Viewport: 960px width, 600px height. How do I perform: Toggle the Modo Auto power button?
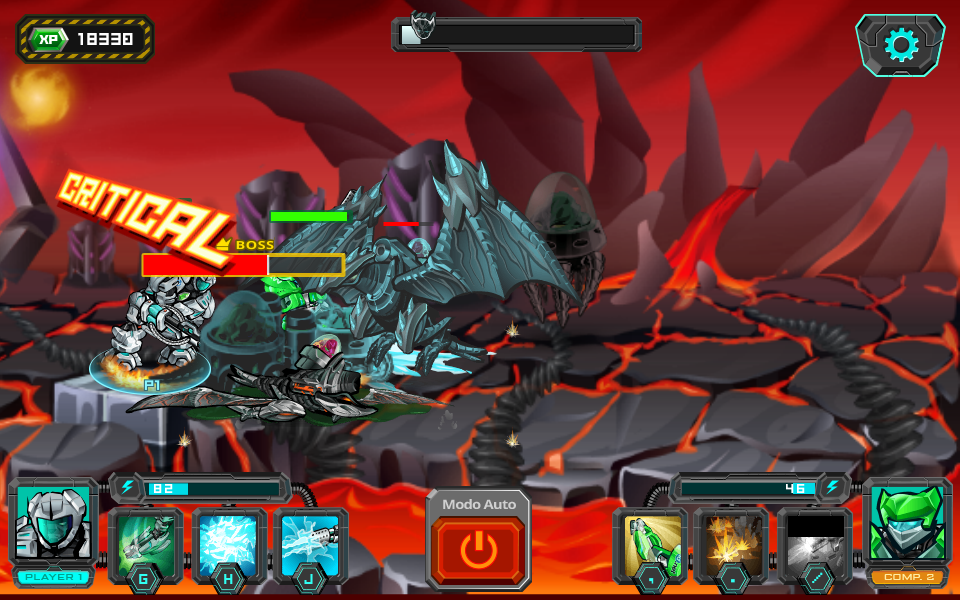click(x=478, y=550)
